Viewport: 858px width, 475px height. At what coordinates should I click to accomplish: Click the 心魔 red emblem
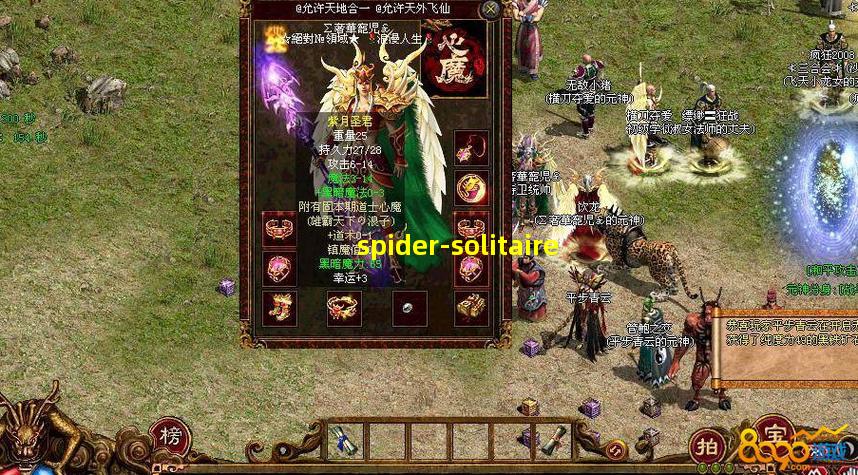tap(455, 64)
